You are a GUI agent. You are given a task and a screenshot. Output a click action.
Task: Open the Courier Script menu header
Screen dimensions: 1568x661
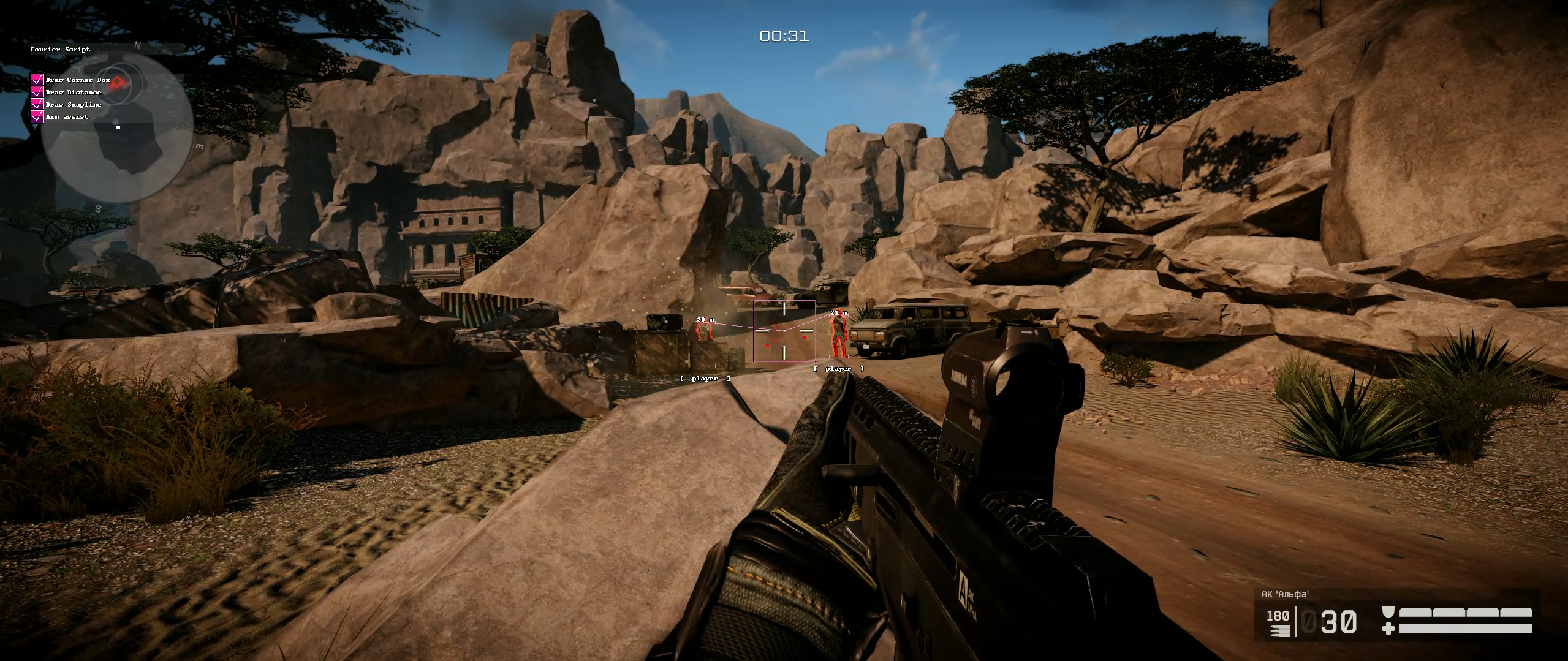[x=60, y=50]
